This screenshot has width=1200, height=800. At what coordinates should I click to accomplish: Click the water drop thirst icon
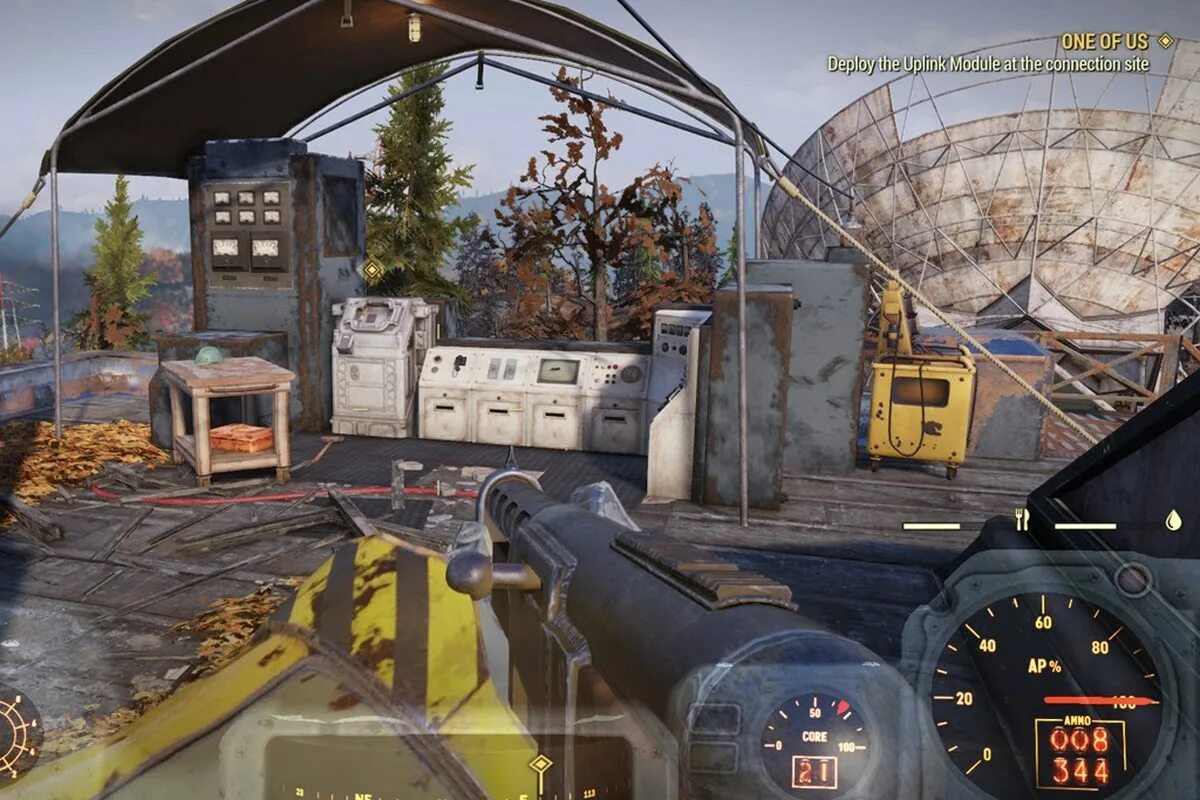coord(1173,520)
